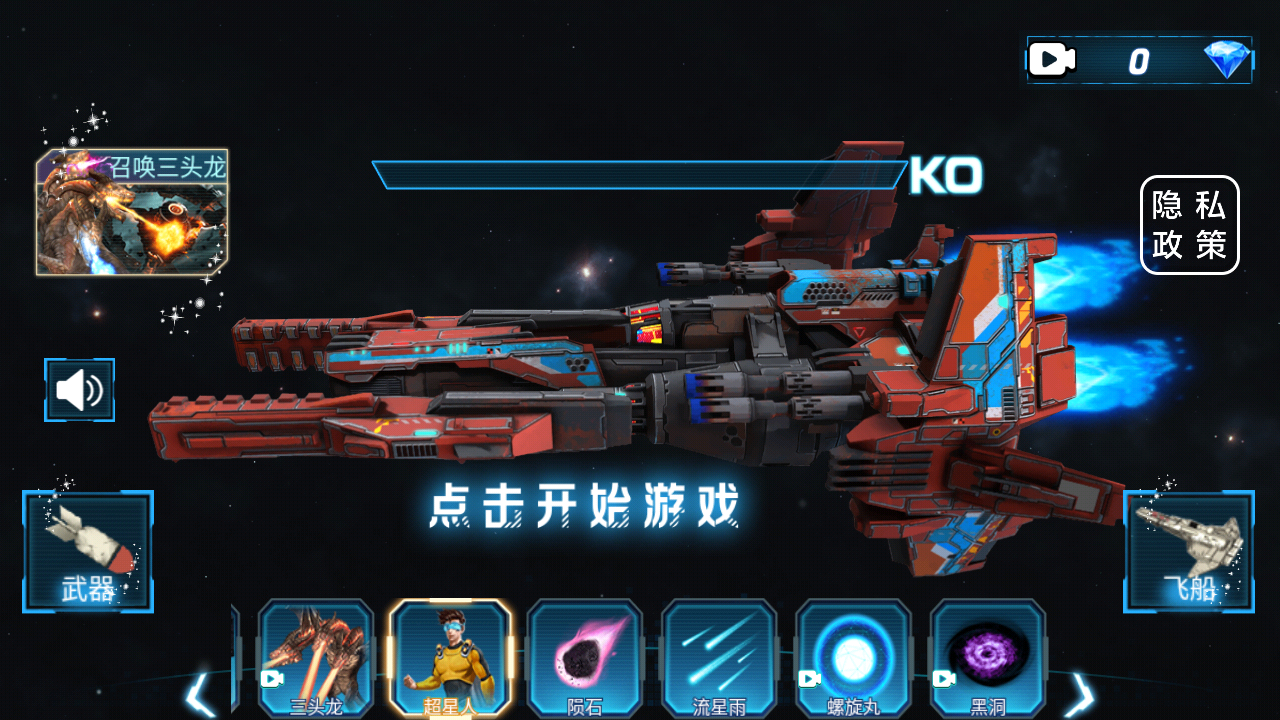This screenshot has width=1280, height=720.
Task: Tap 点击开始游戏 to start the game
Action: pos(586,507)
